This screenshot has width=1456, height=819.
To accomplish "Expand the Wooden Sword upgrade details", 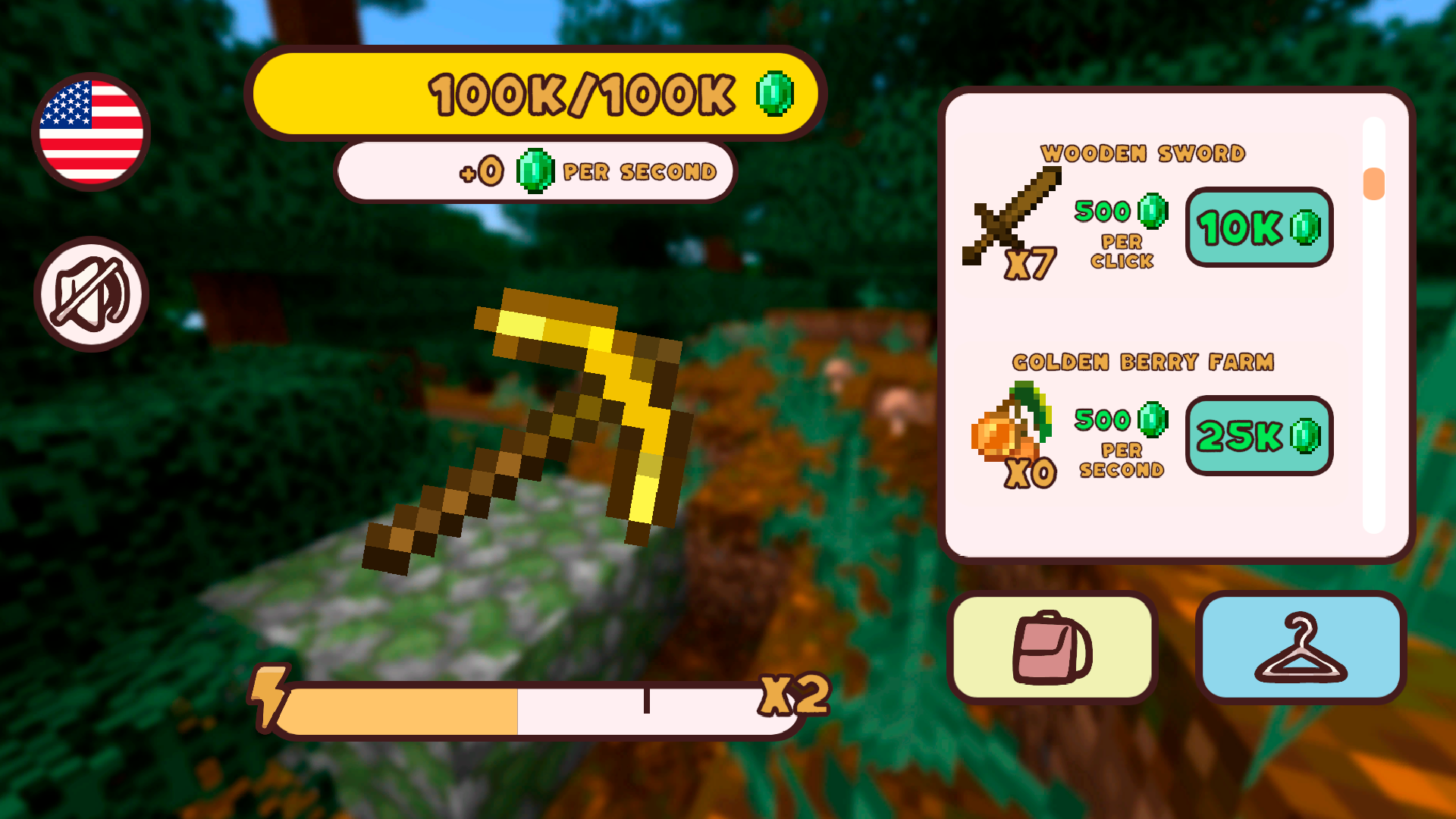I will pos(1144,152).
